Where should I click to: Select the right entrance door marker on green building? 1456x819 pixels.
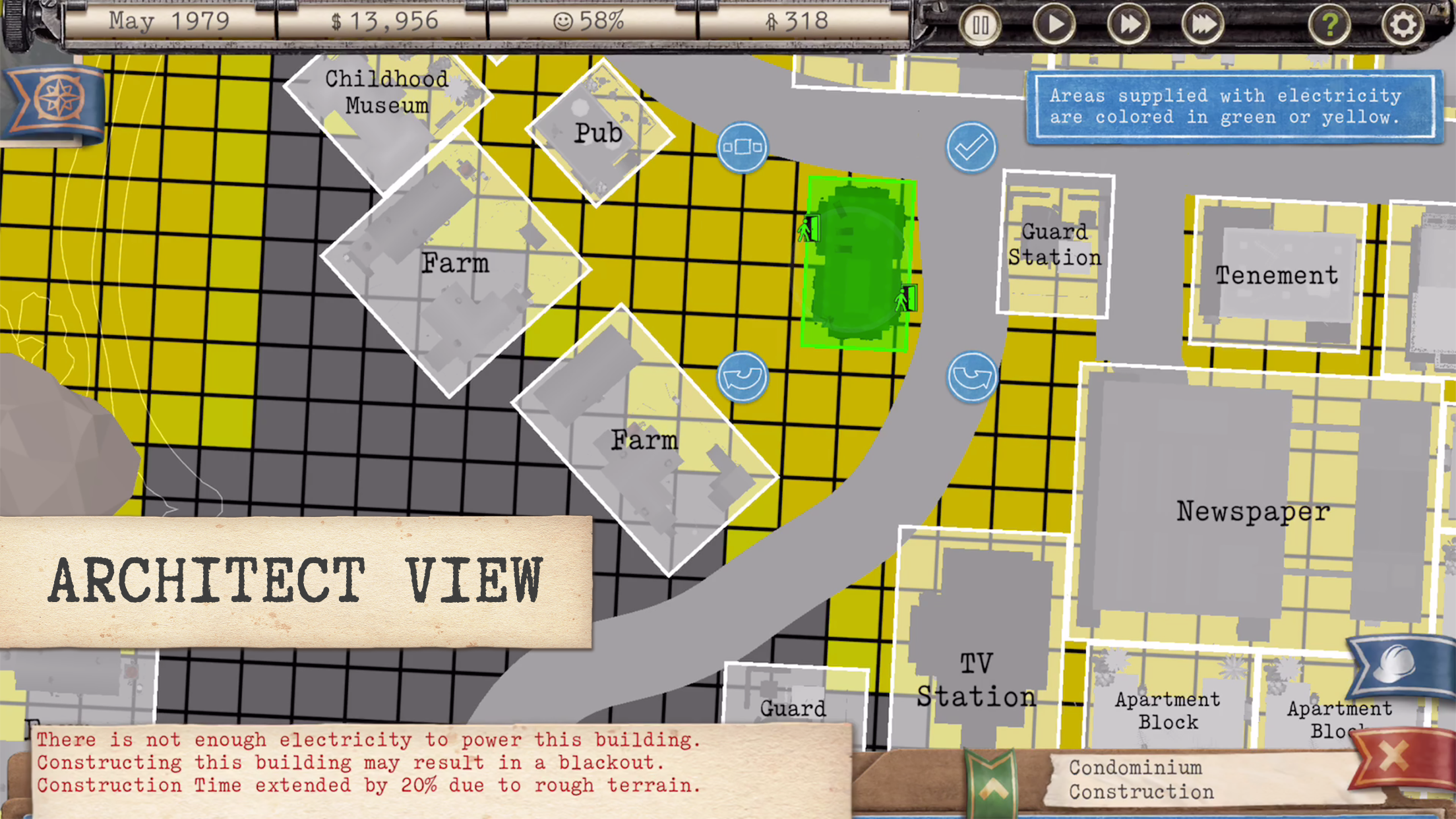[906, 298]
